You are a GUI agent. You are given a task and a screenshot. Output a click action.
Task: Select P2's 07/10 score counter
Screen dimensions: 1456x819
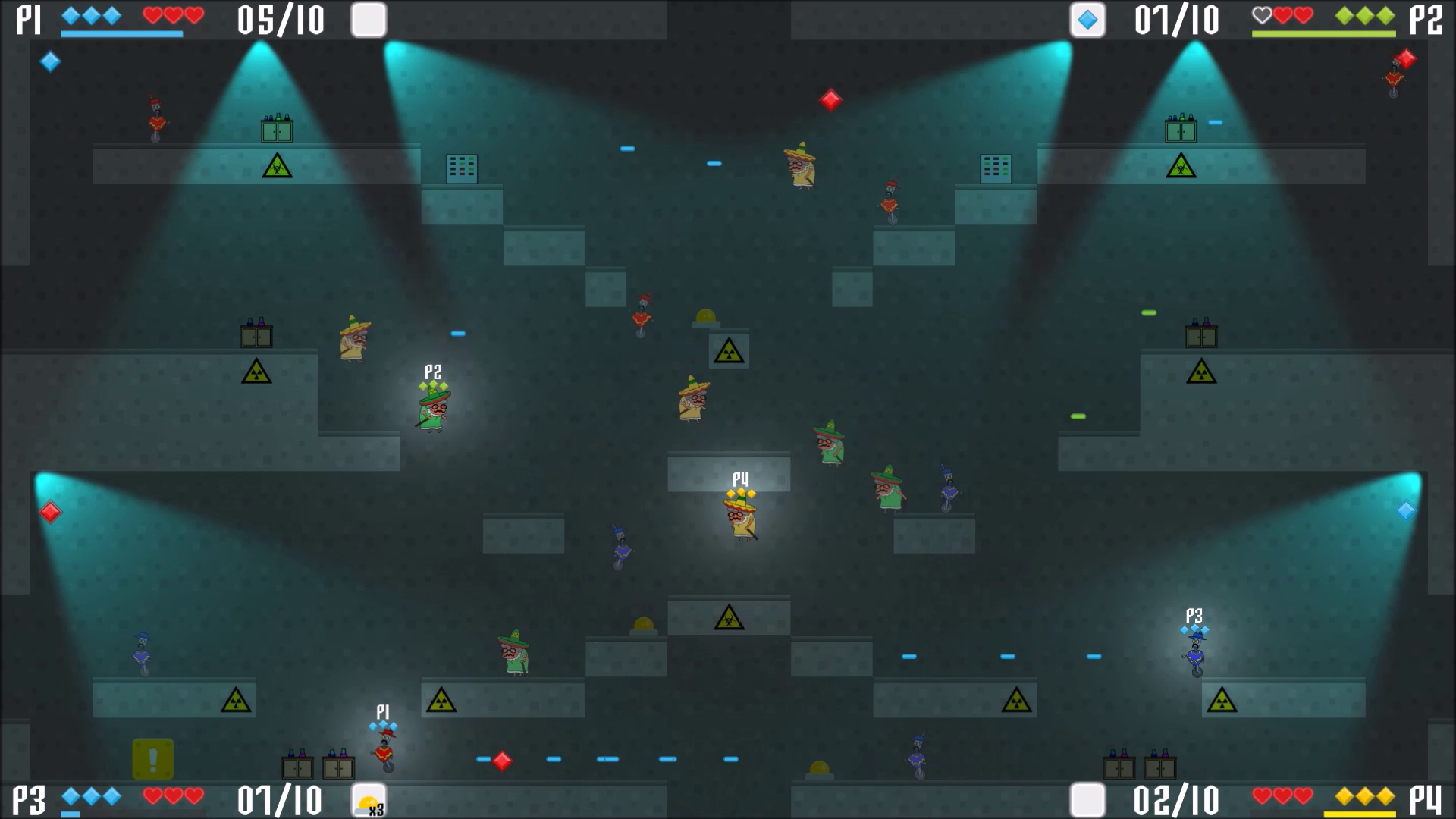pos(1176,21)
